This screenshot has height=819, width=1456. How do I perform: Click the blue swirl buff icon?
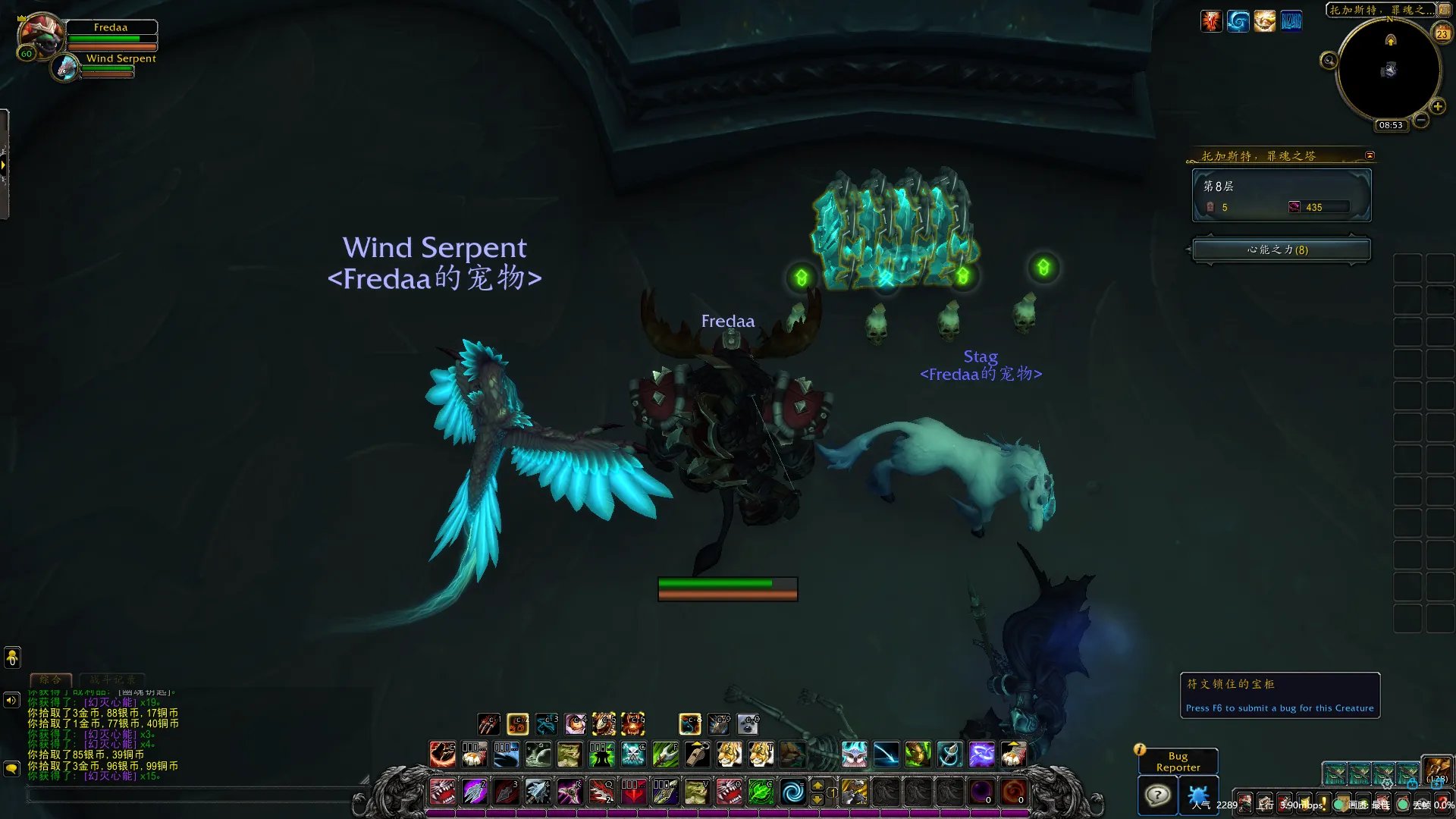1238,21
